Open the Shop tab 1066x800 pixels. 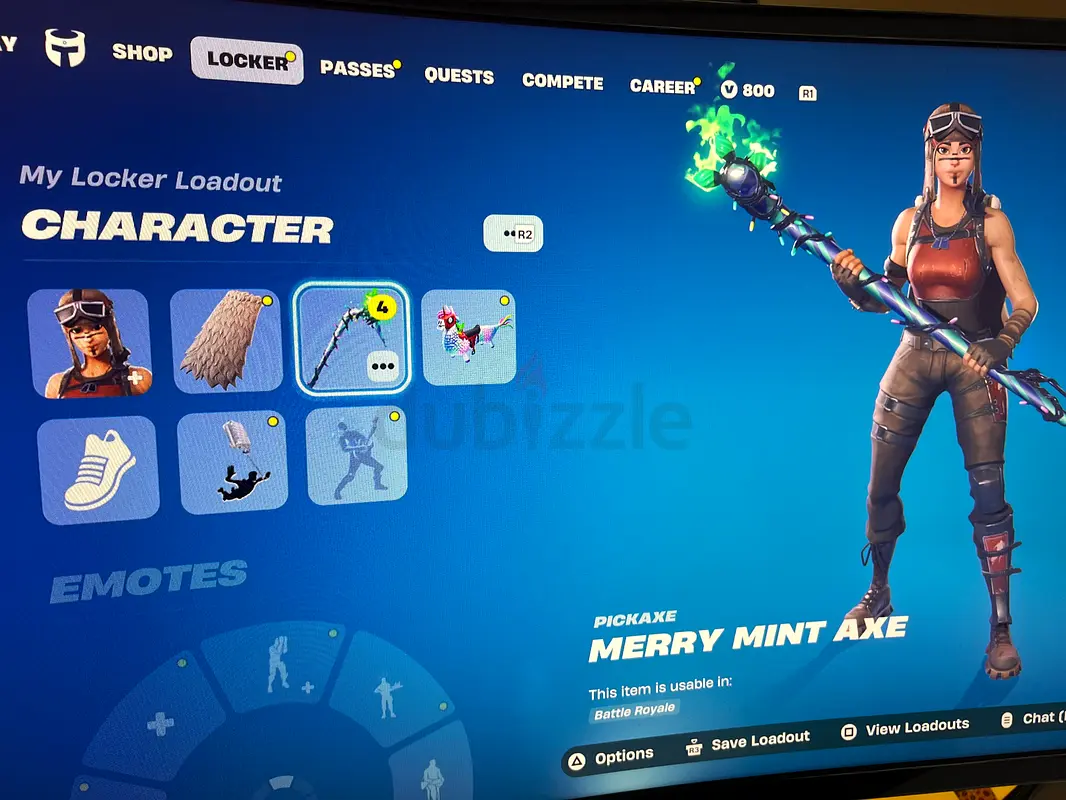click(x=141, y=52)
